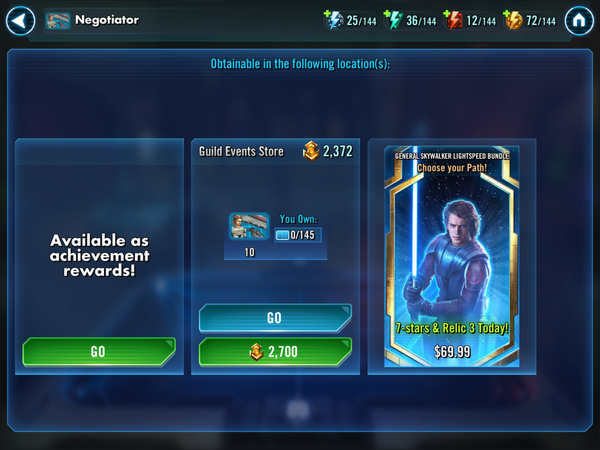
Task: Go to achievement rewards
Action: (98, 352)
